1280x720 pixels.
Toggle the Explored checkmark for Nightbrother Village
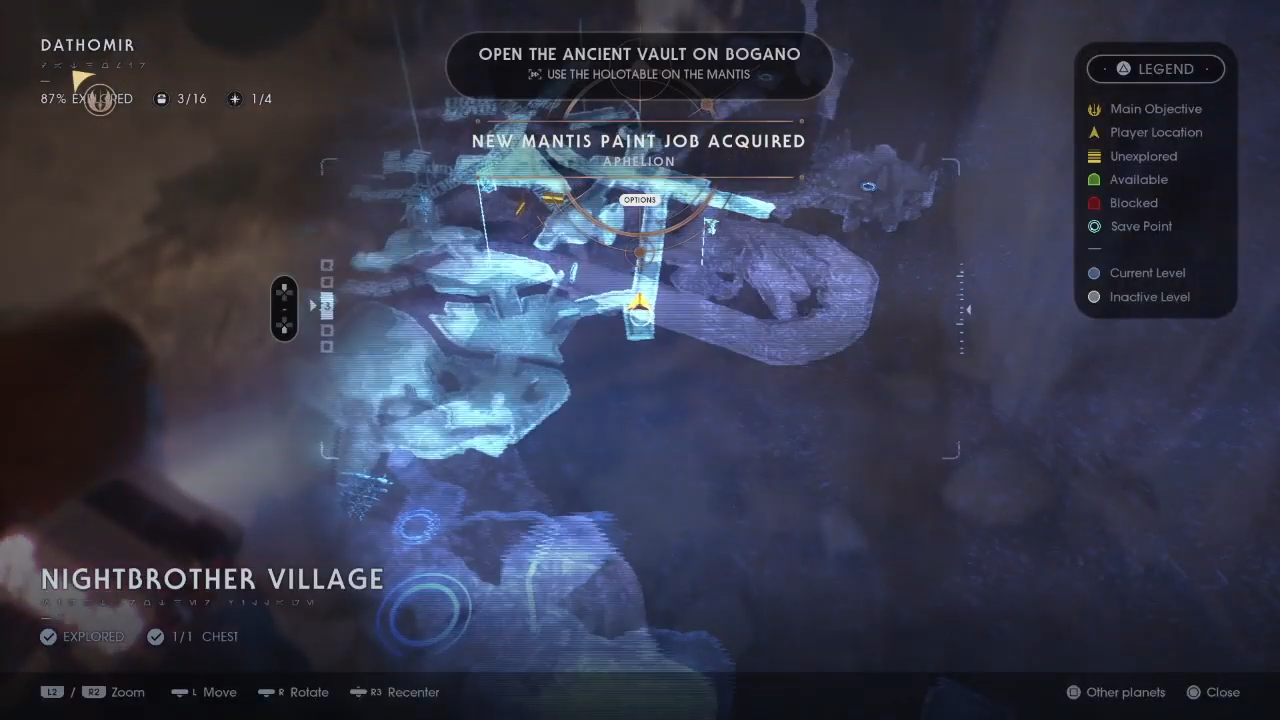48,636
